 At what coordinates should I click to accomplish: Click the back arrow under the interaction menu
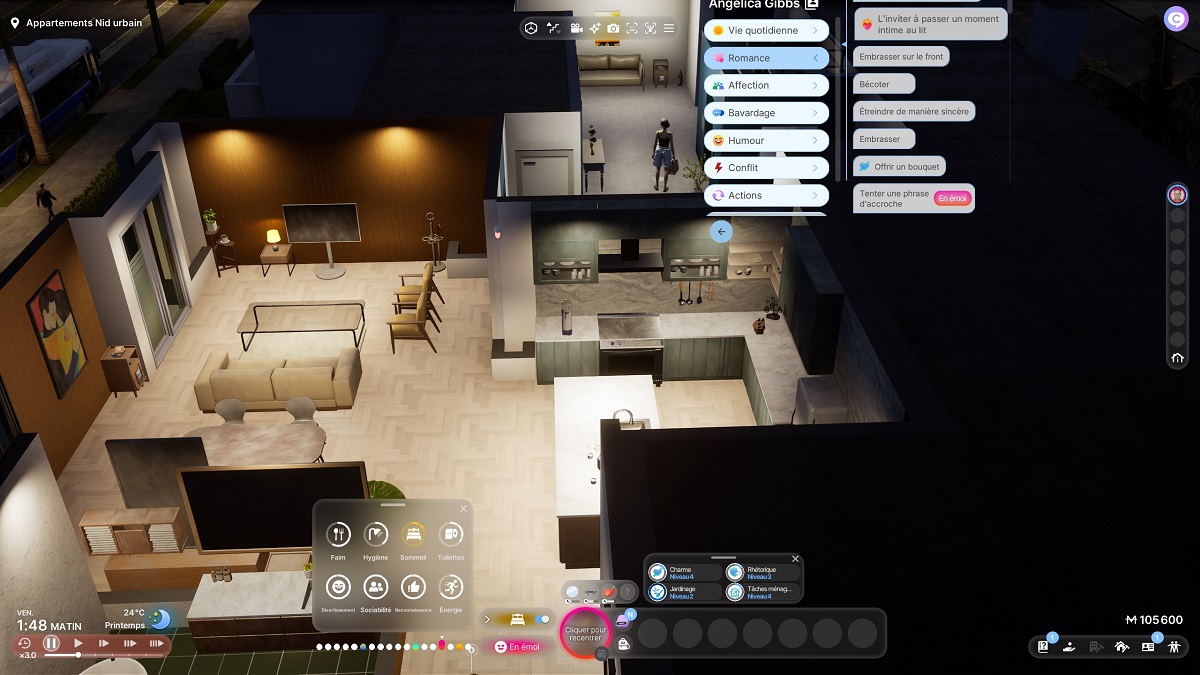click(x=721, y=232)
